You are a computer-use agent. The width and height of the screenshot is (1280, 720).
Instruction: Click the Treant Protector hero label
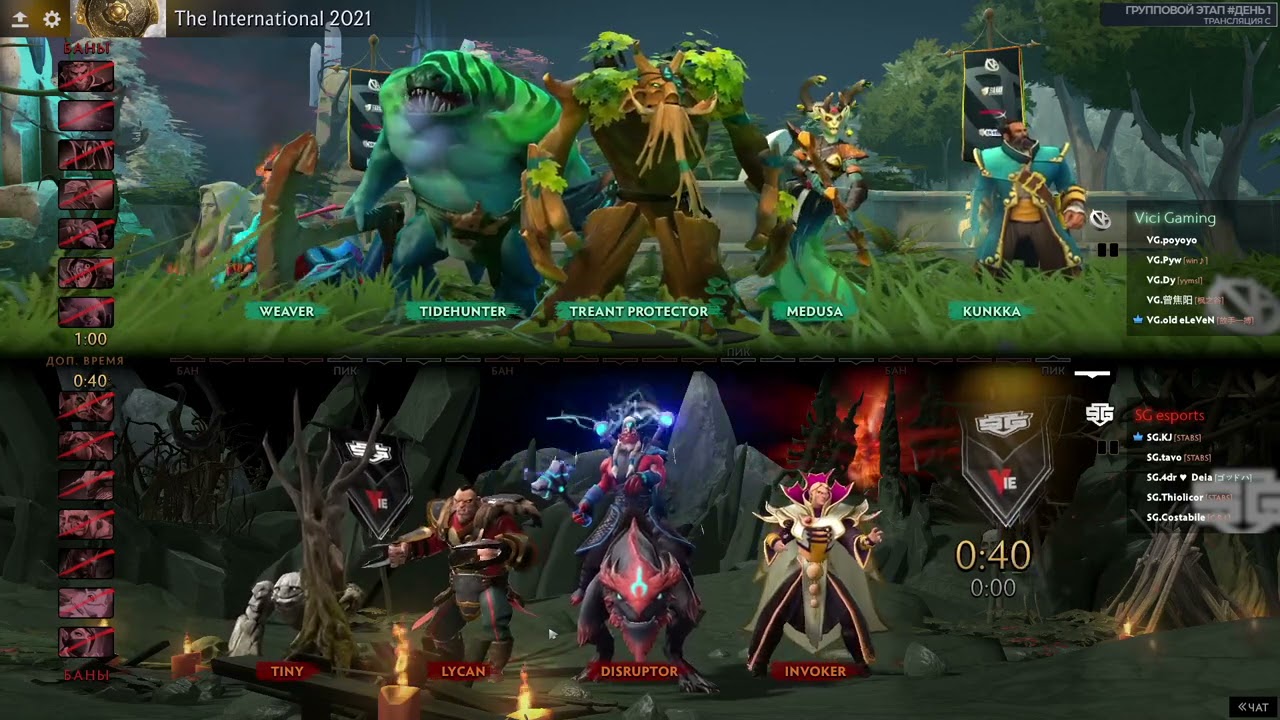click(639, 311)
